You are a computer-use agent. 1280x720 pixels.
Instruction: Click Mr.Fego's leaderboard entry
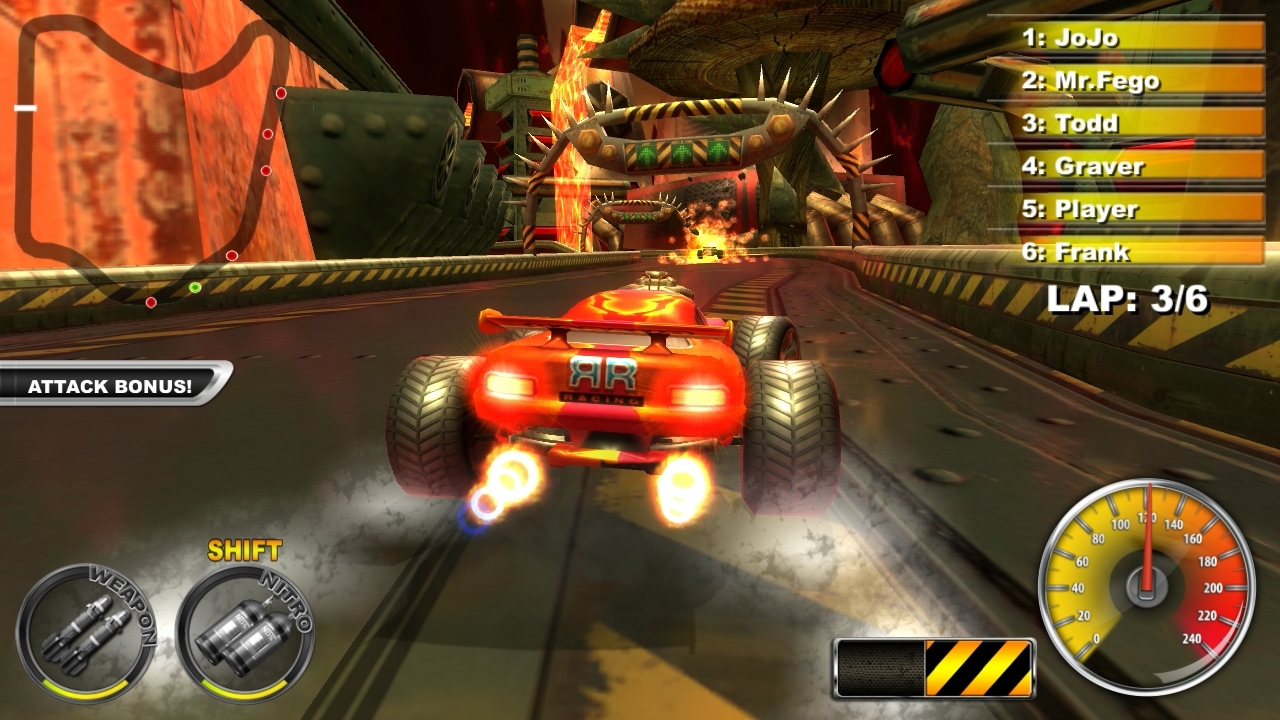click(1095, 81)
